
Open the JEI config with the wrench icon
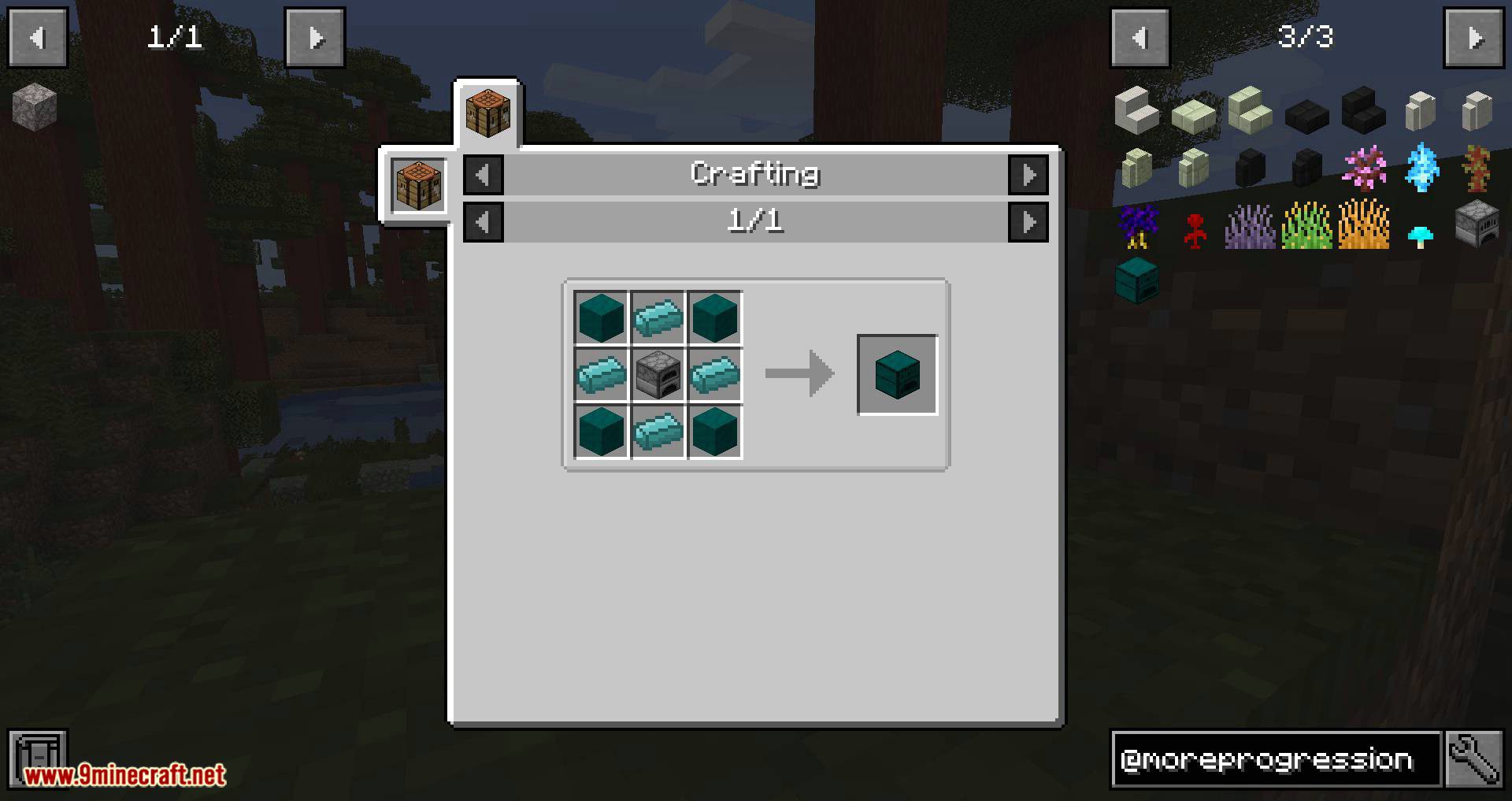1474,758
